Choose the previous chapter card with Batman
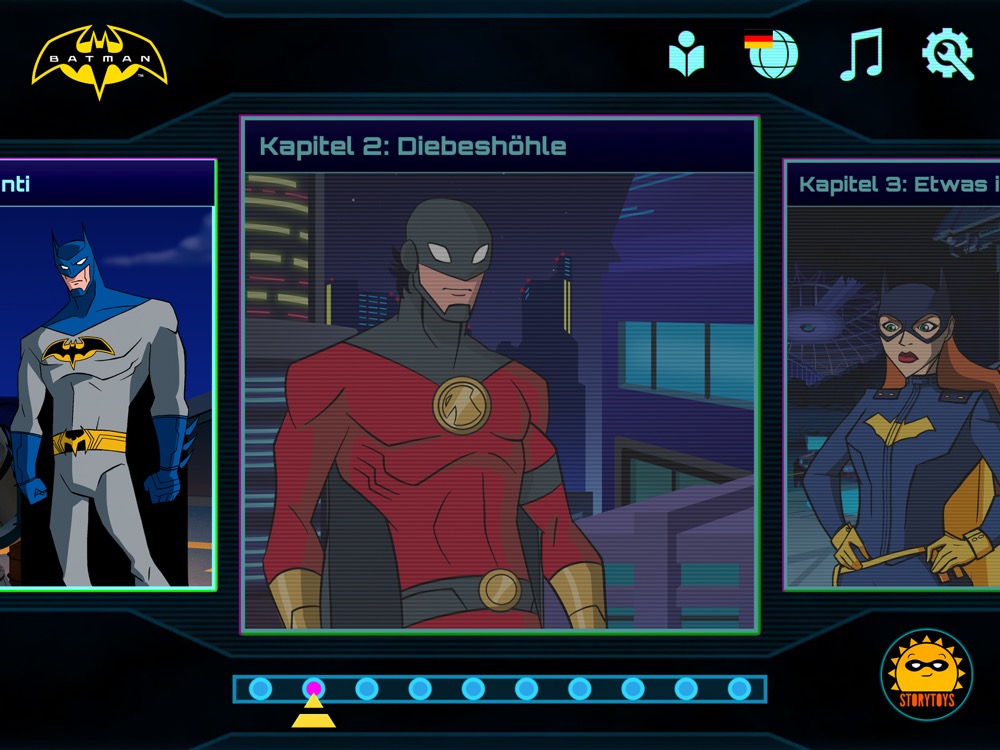Viewport: 1000px width, 750px height. (106, 375)
